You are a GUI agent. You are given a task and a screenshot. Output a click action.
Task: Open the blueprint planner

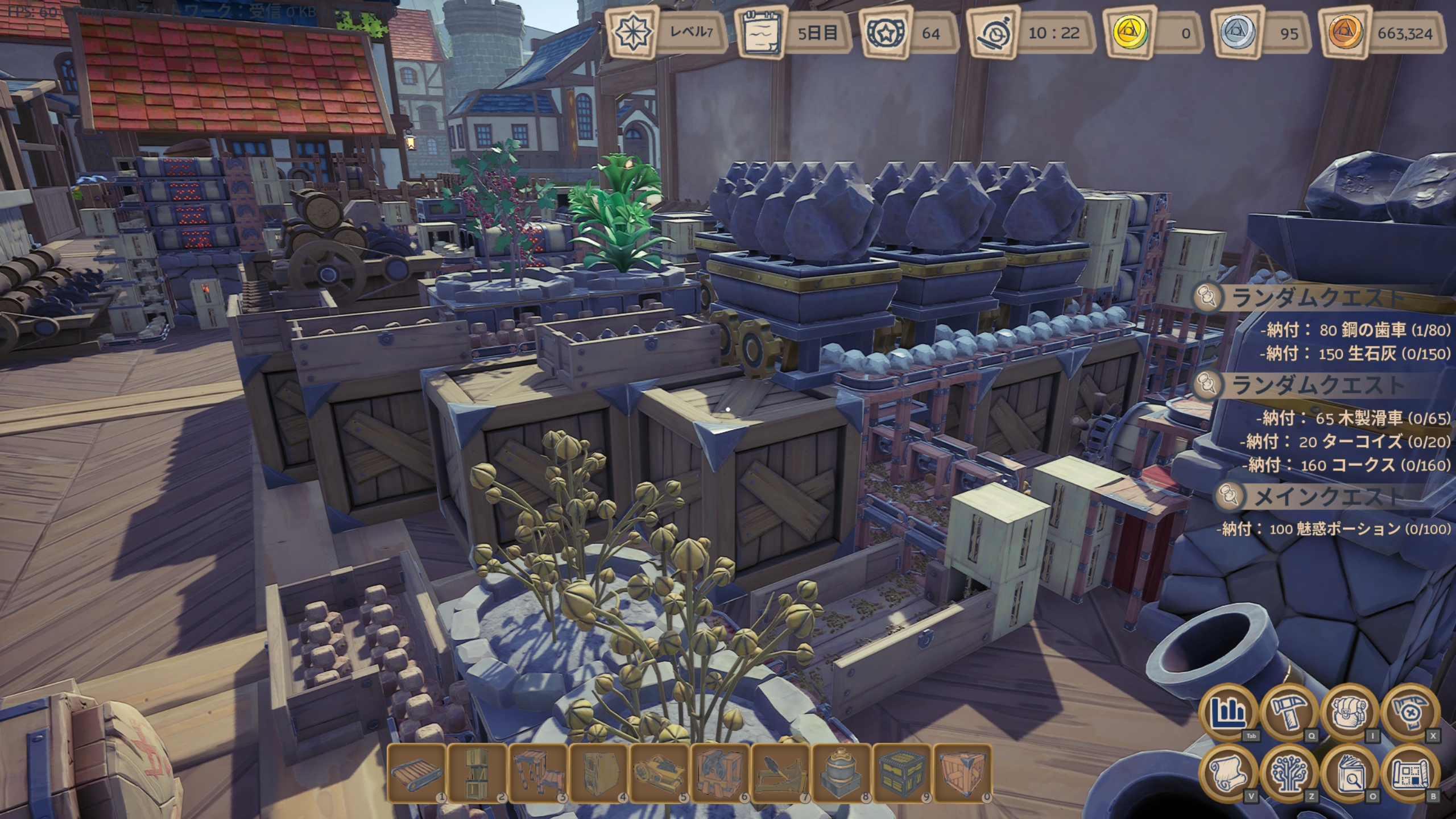[x=1411, y=773]
